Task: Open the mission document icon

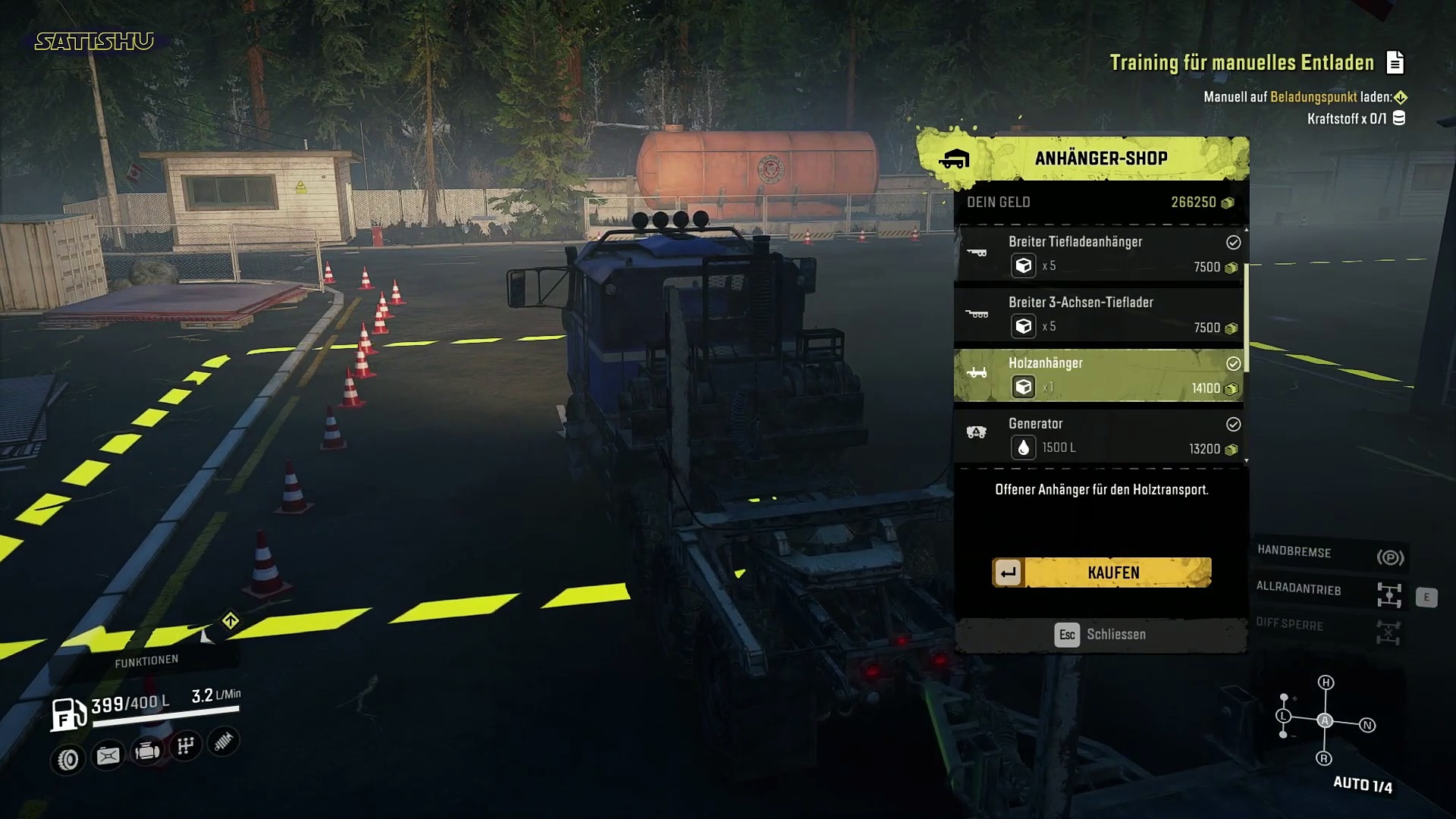Action: (1395, 63)
